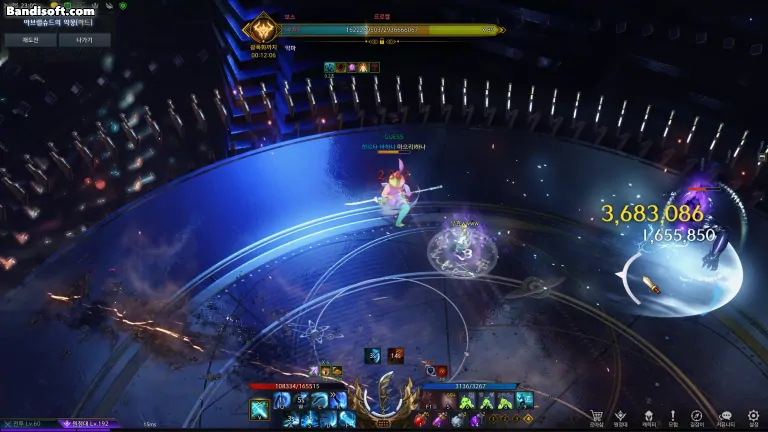The image size is (768, 432).
Task: Open the compass guide menu icon
Action: [698, 415]
